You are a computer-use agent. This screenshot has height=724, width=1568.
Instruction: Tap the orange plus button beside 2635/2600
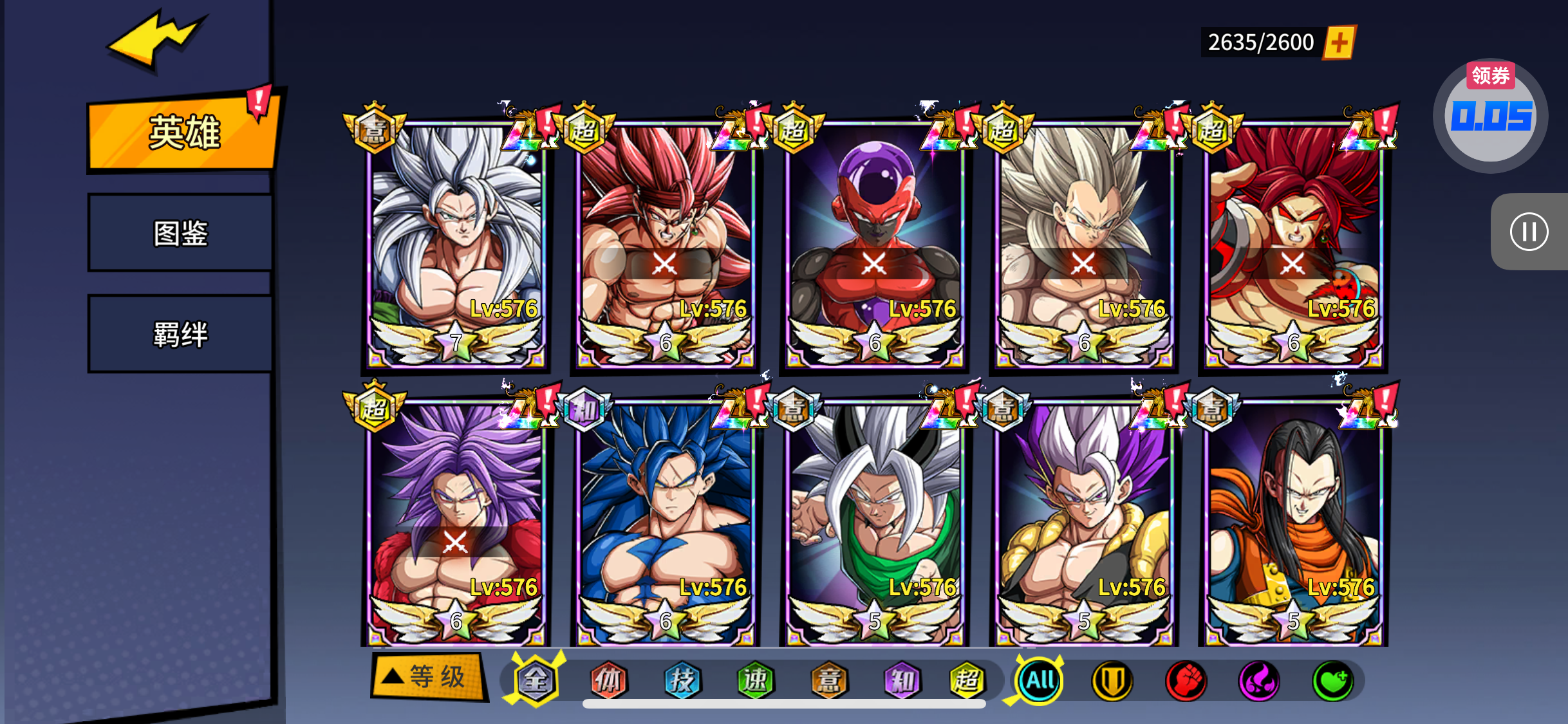click(x=1339, y=43)
